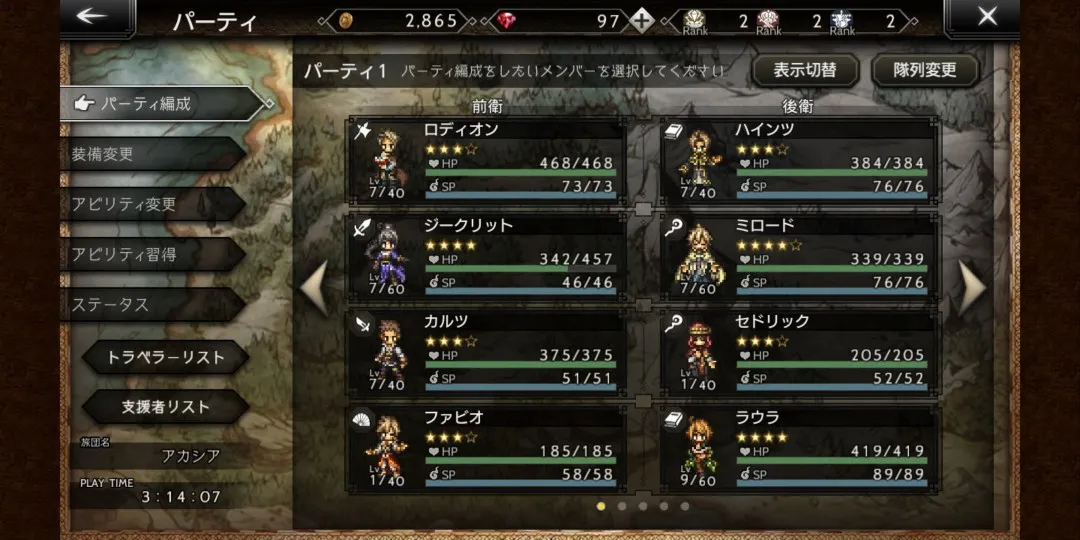
Task: Open the 支援者リスト button
Action: (x=165, y=407)
